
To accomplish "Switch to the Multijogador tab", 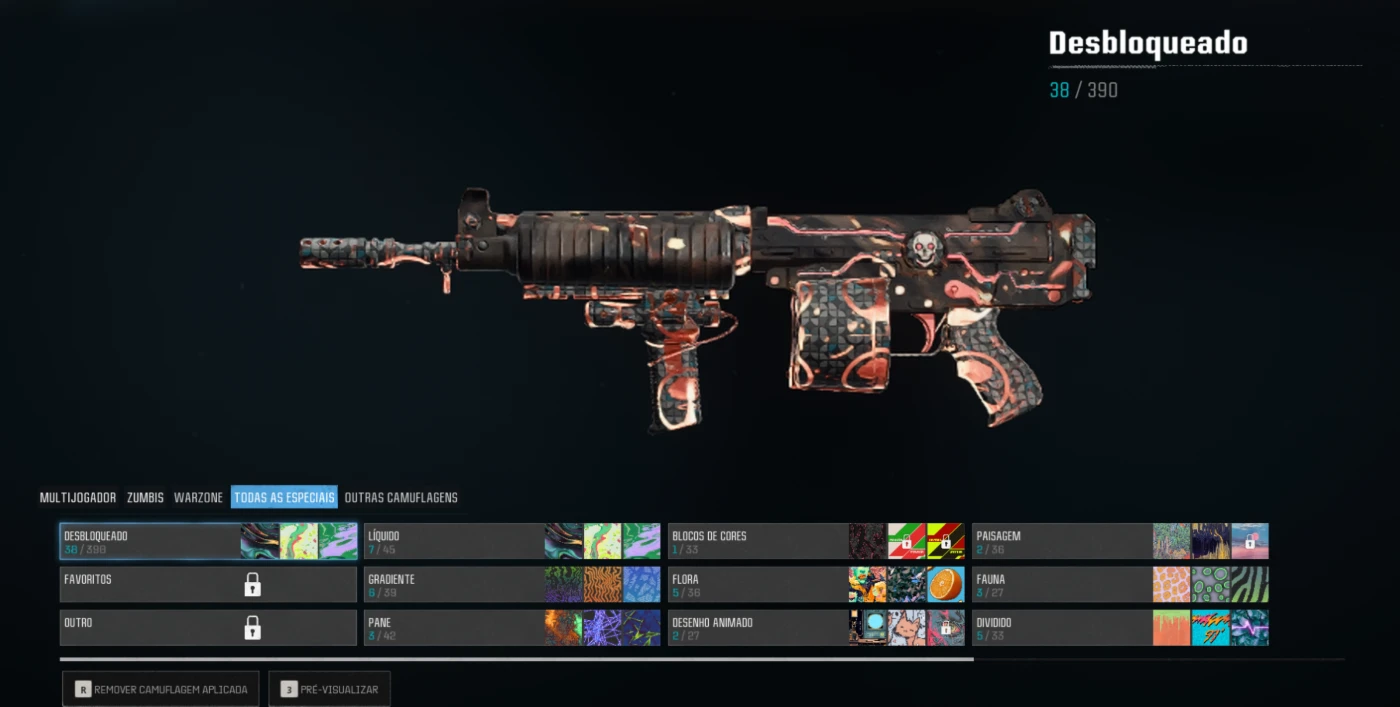I will coord(78,497).
